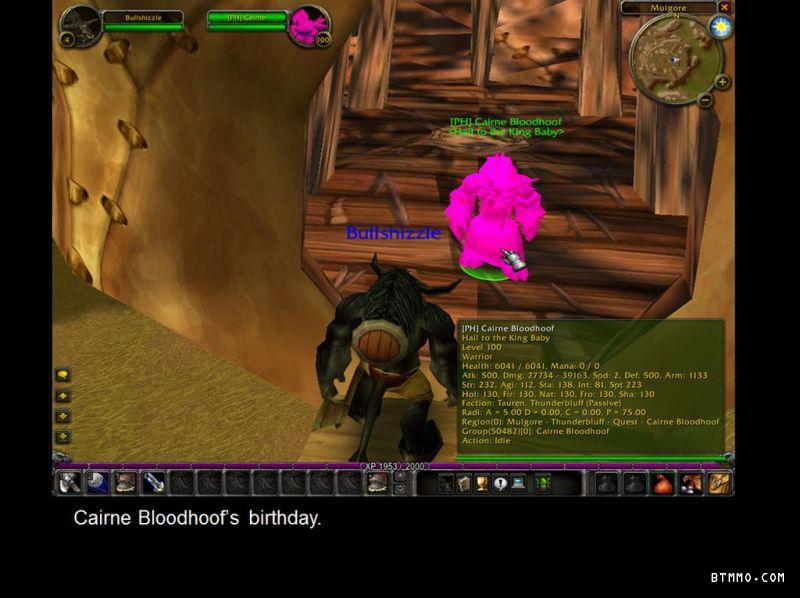Click the minimap zoom-in plus button

point(722,82)
